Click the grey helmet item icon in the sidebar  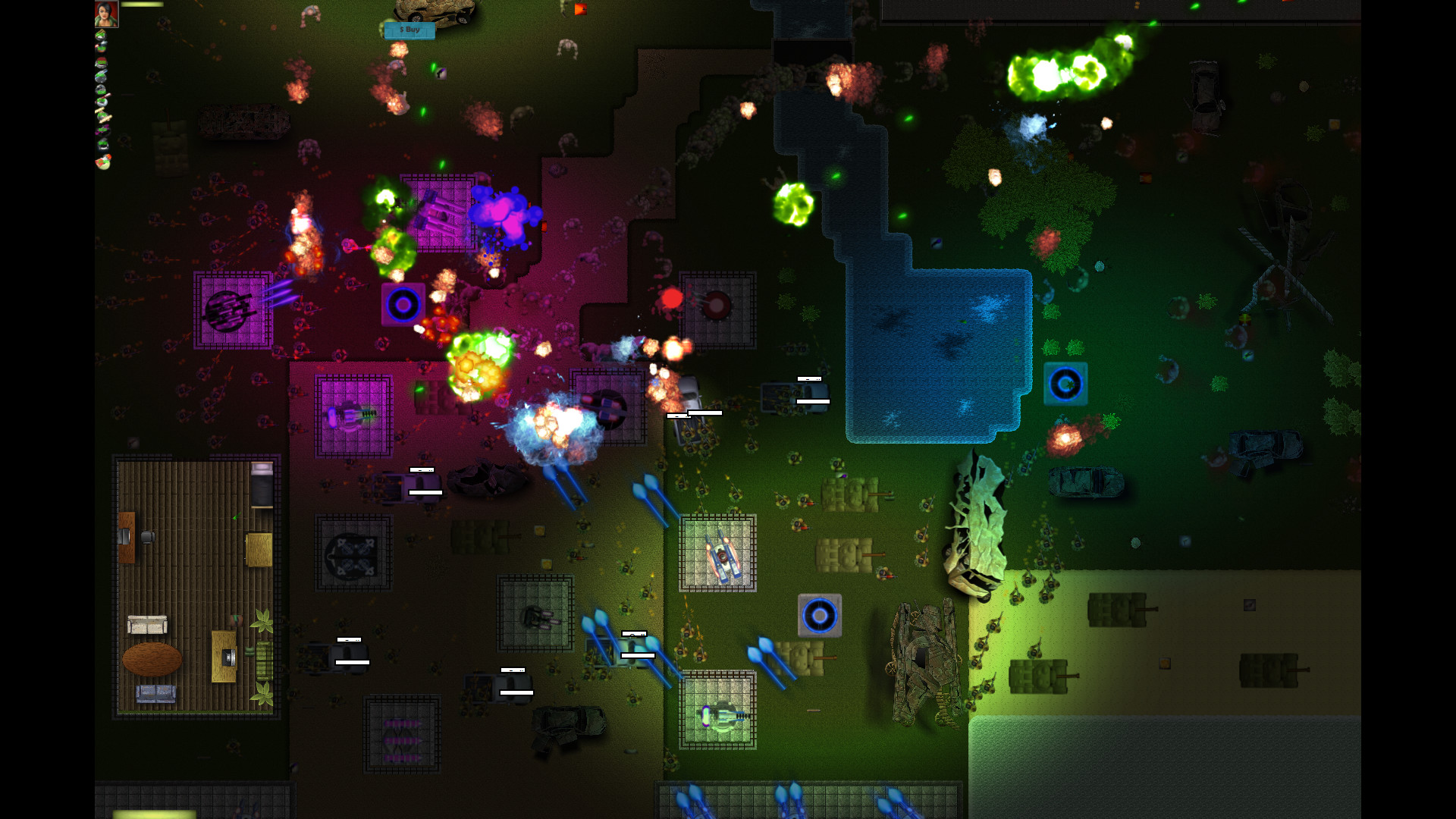point(101,88)
